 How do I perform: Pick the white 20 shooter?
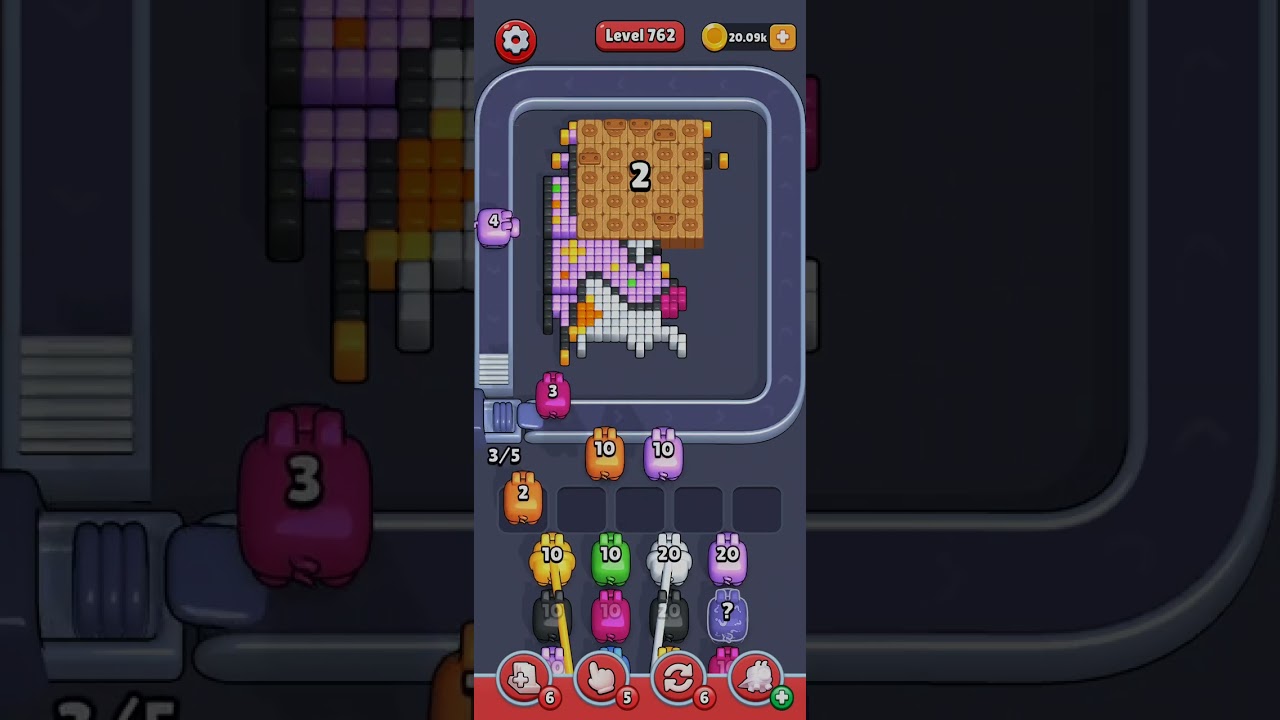pyautogui.click(x=669, y=560)
